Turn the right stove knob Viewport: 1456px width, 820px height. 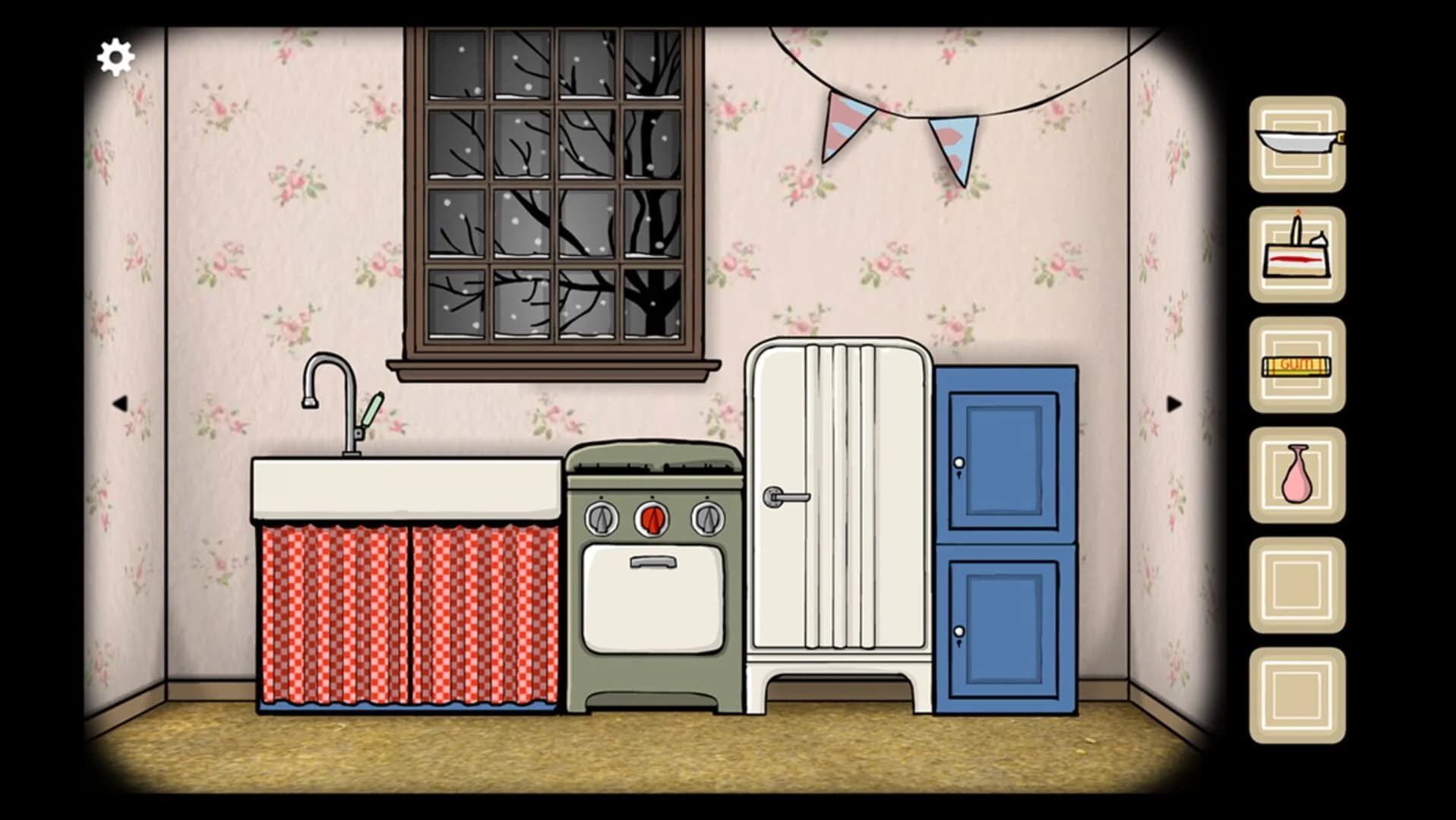point(706,520)
